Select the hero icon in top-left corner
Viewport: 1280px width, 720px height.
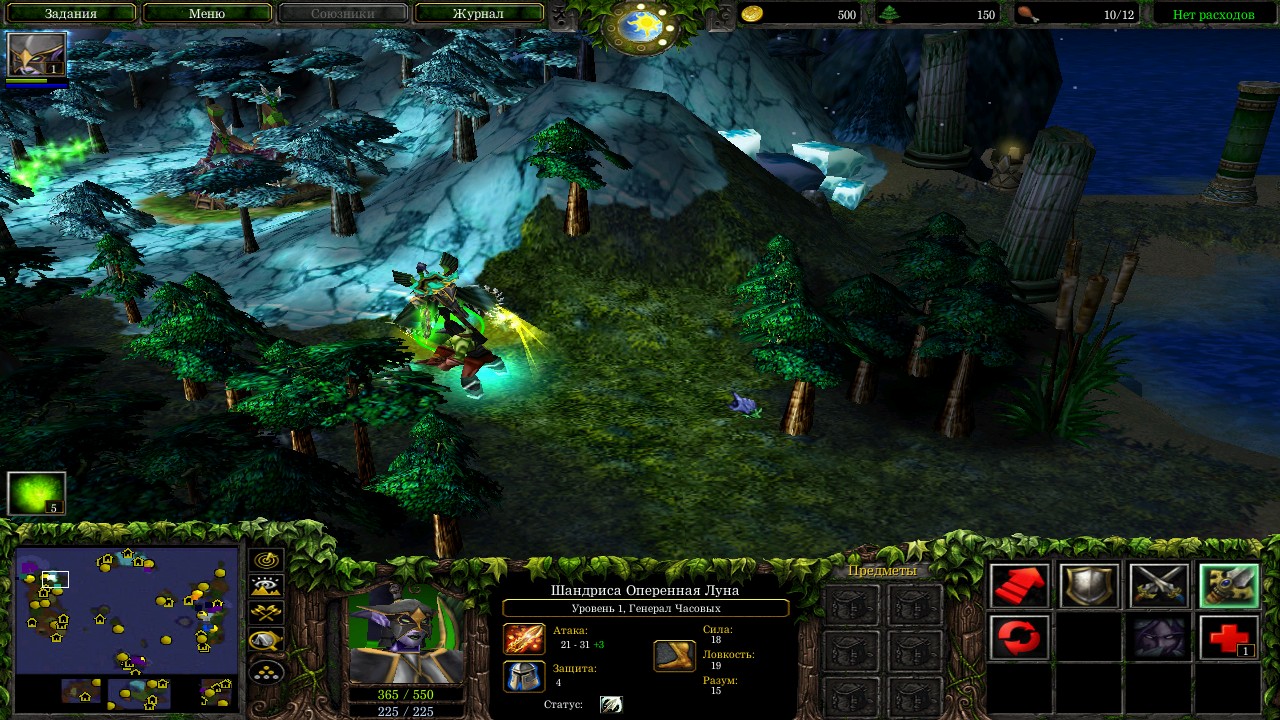[x=37, y=55]
